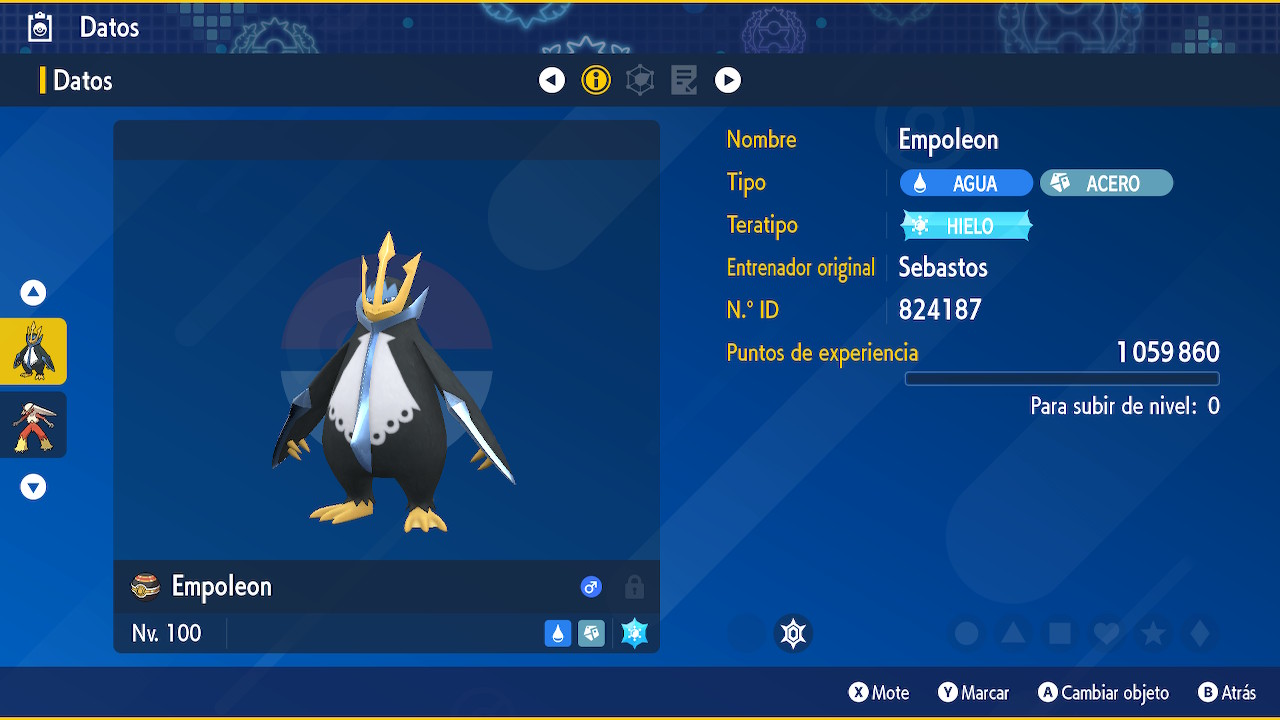1280x720 pixels.
Task: Toggle the circle marking
Action: pyautogui.click(x=966, y=633)
